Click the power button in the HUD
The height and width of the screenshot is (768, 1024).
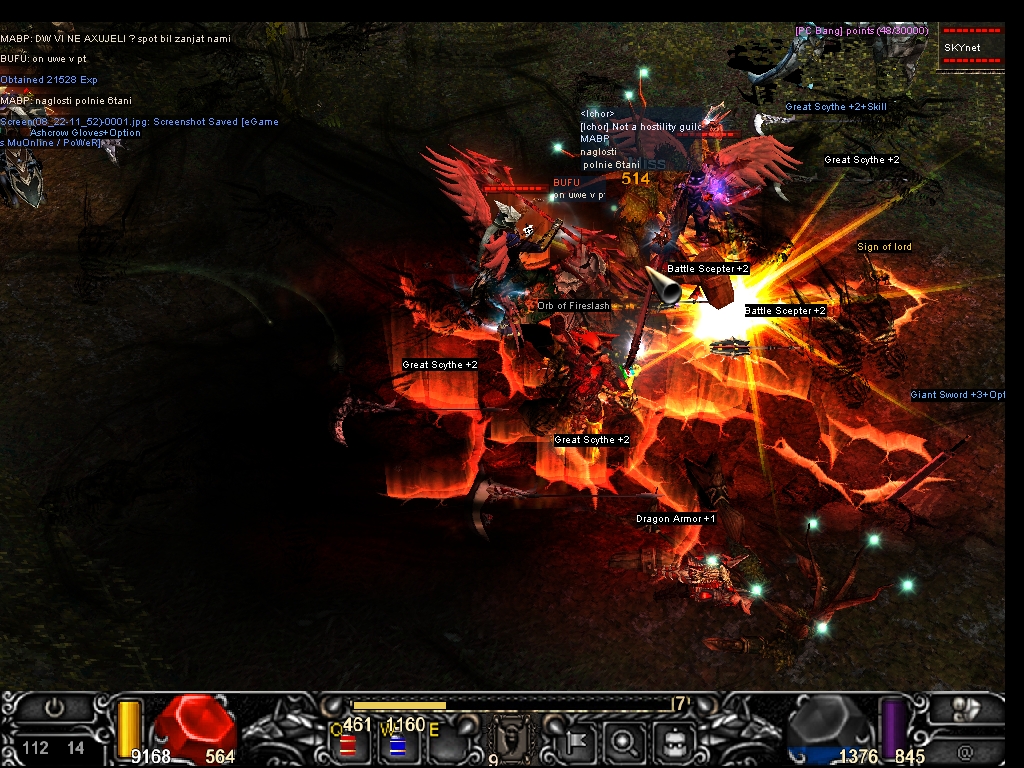point(54,708)
